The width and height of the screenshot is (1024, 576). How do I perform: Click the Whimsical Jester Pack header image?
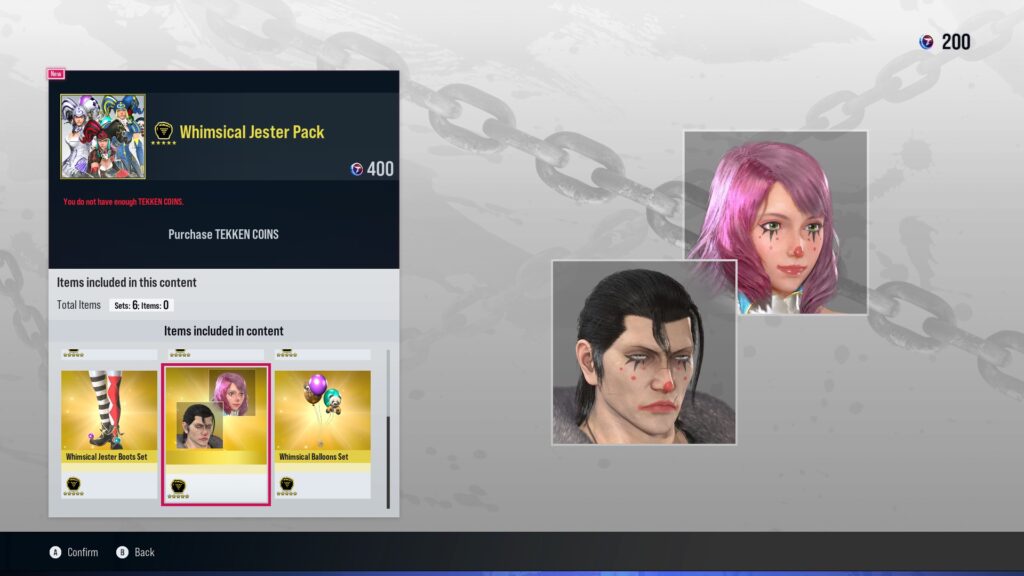[x=103, y=137]
